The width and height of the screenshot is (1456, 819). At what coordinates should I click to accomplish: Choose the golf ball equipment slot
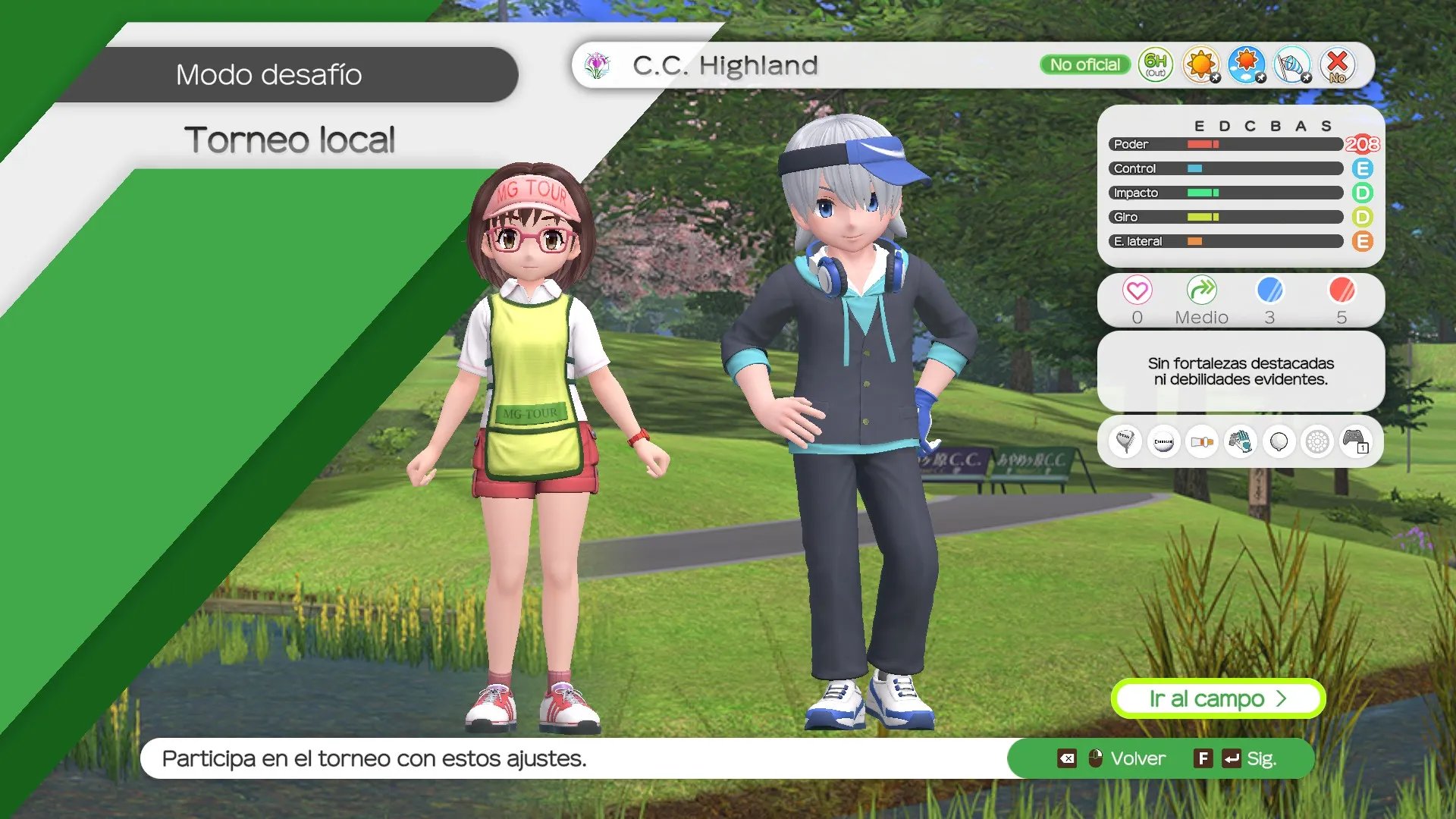pyautogui.click(x=1163, y=441)
